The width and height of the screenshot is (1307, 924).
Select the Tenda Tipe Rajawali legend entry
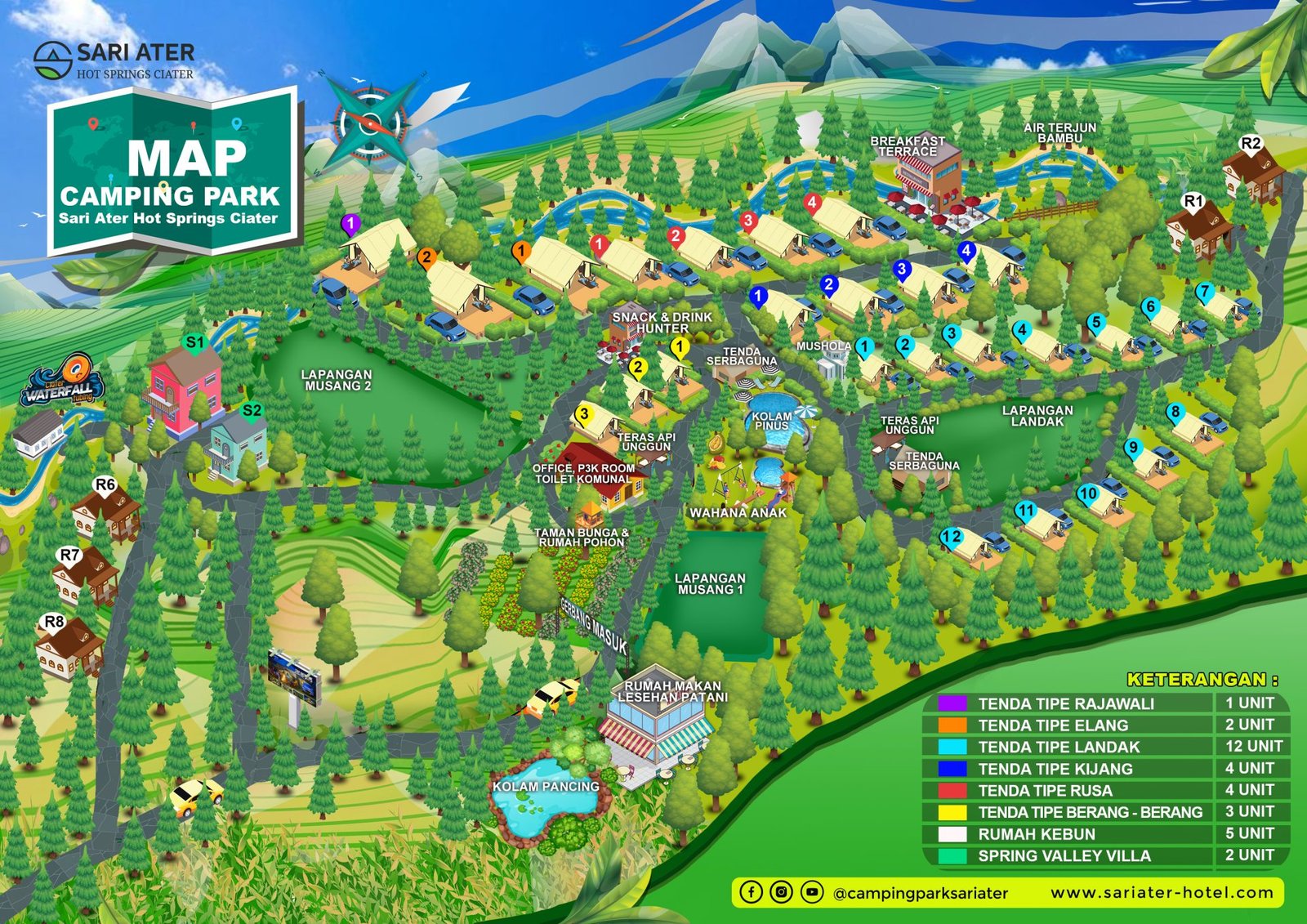1066,703
